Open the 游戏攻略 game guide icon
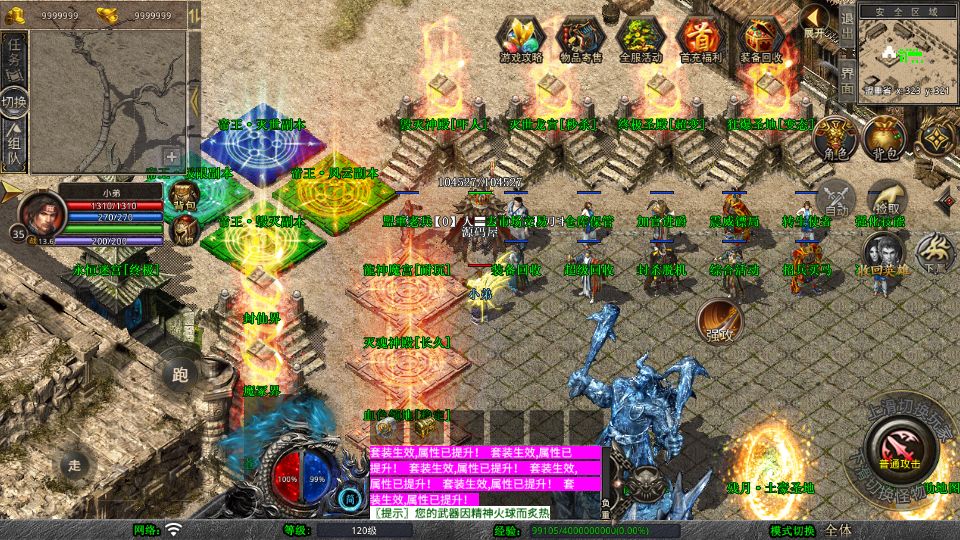 521,39
